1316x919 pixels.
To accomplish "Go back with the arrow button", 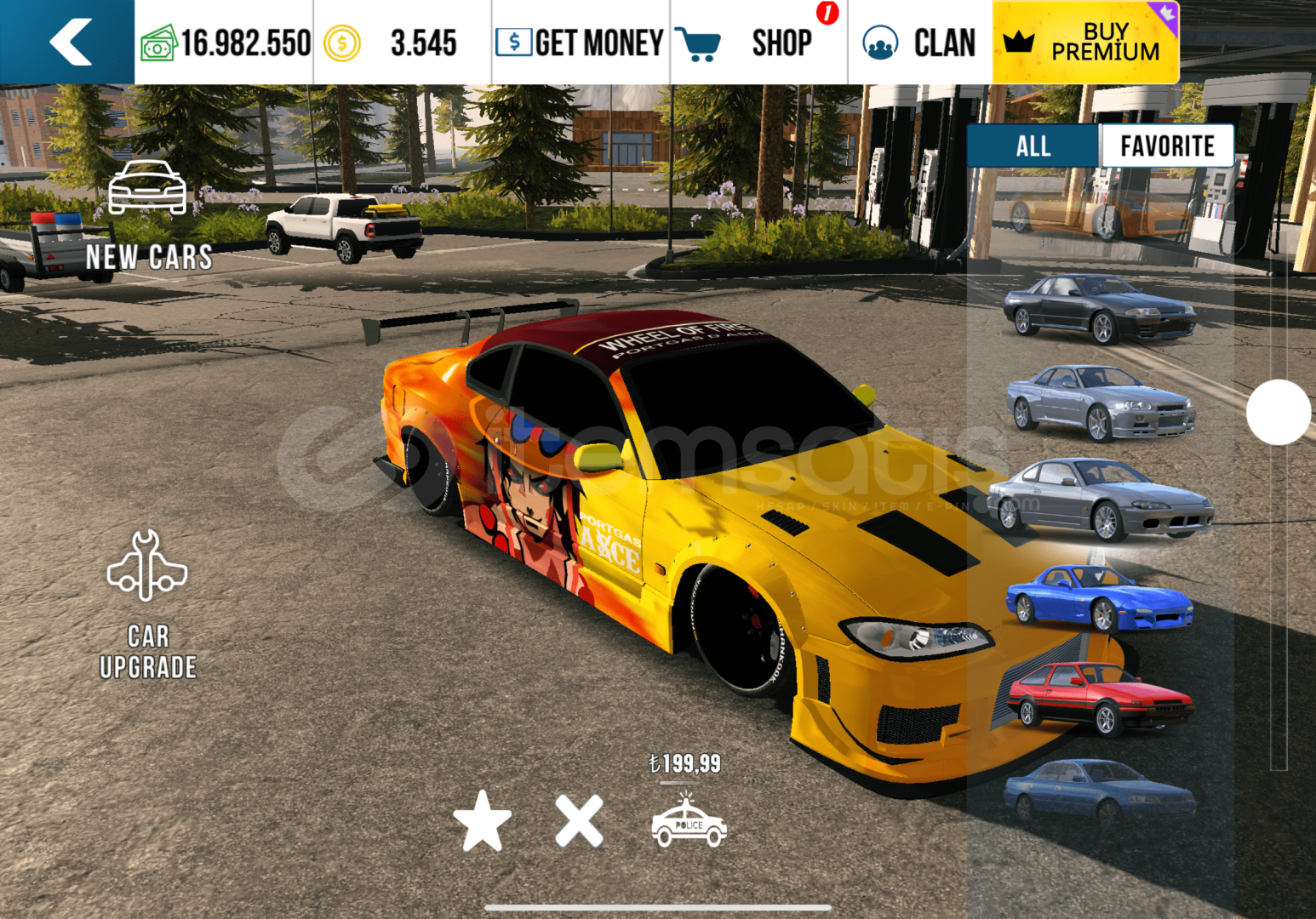I will 68,42.
